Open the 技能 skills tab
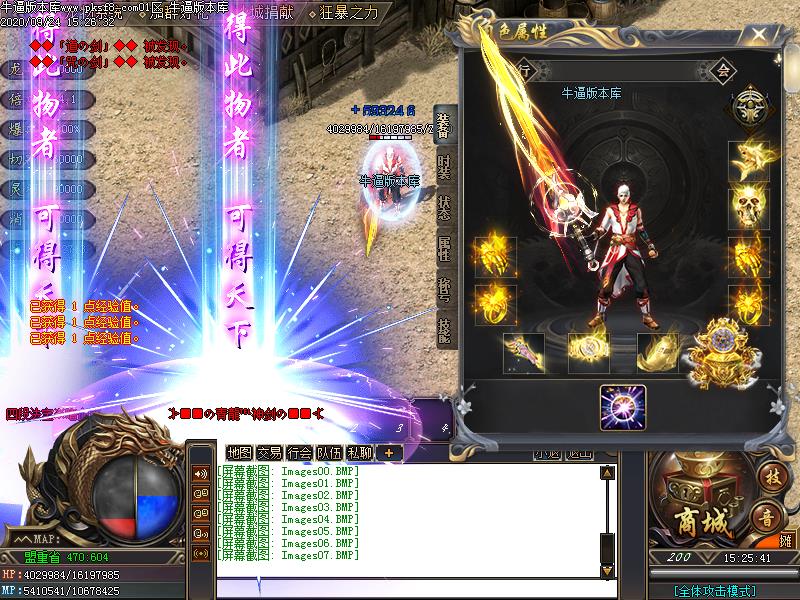This screenshot has width=800, height=600. click(x=444, y=328)
